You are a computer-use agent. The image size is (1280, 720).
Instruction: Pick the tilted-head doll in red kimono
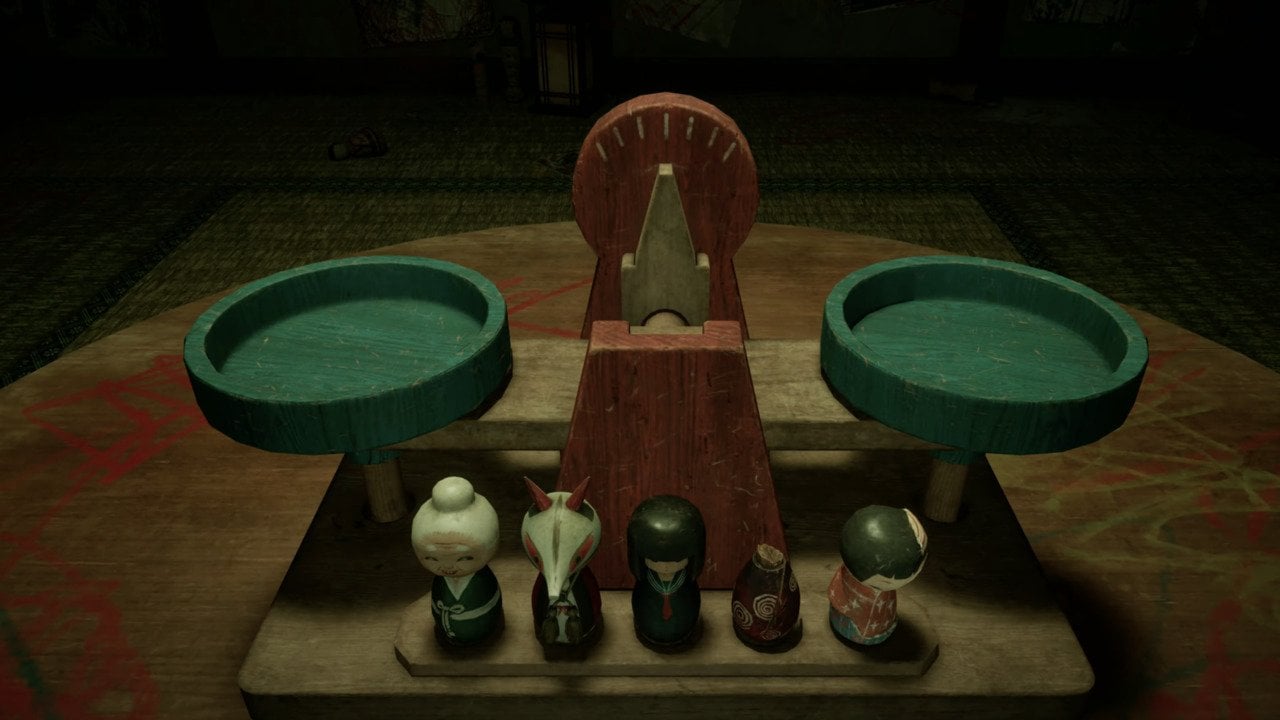click(x=875, y=575)
